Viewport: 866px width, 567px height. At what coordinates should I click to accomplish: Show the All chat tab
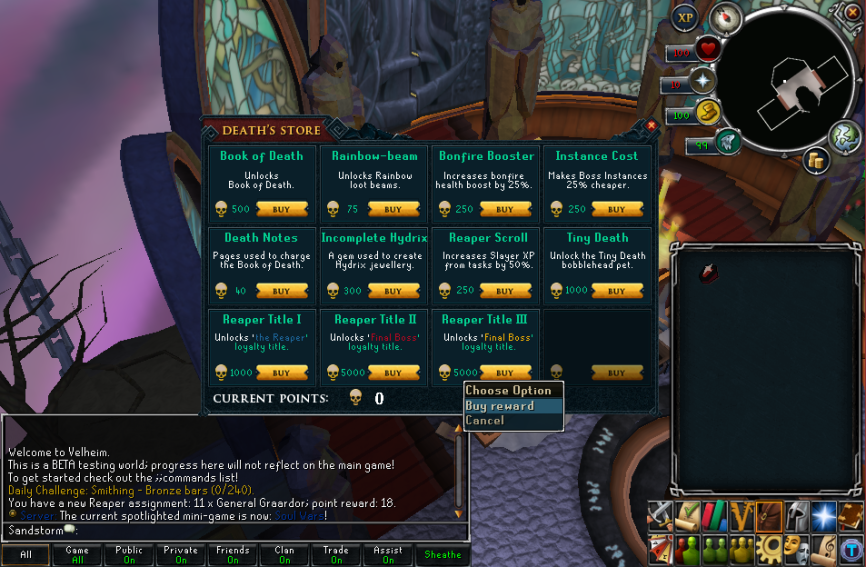[26, 555]
